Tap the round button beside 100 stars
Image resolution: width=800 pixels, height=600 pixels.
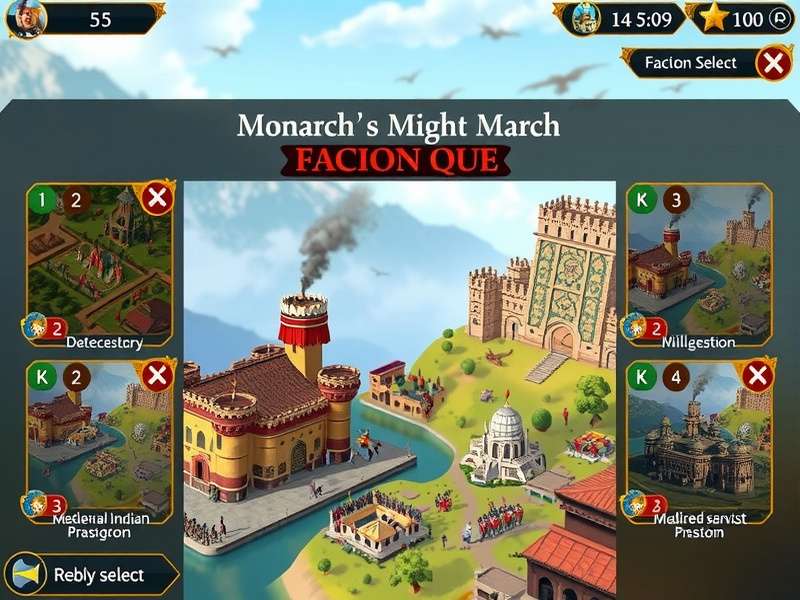coord(780,19)
